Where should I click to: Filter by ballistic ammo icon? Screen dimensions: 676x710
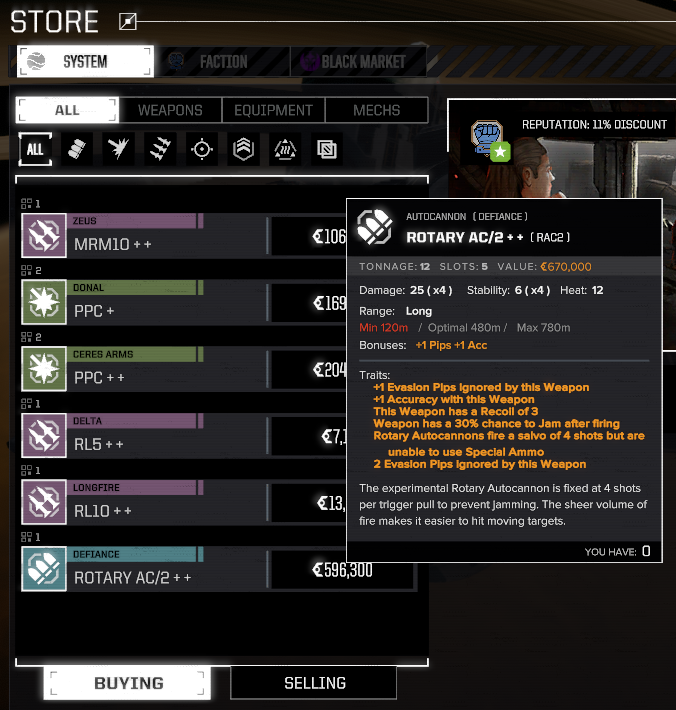77,149
